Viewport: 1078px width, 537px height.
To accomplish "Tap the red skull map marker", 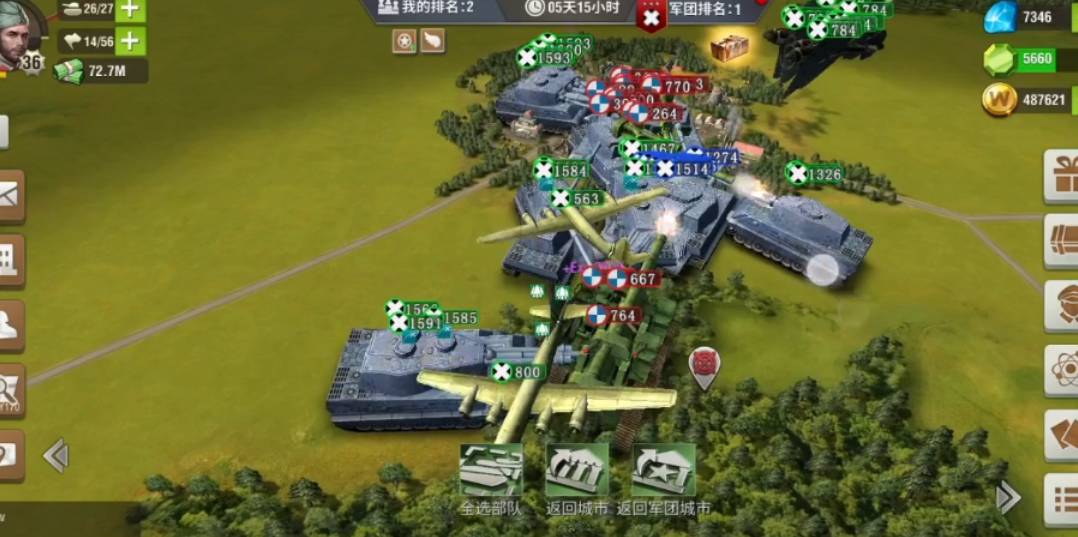I will (705, 364).
